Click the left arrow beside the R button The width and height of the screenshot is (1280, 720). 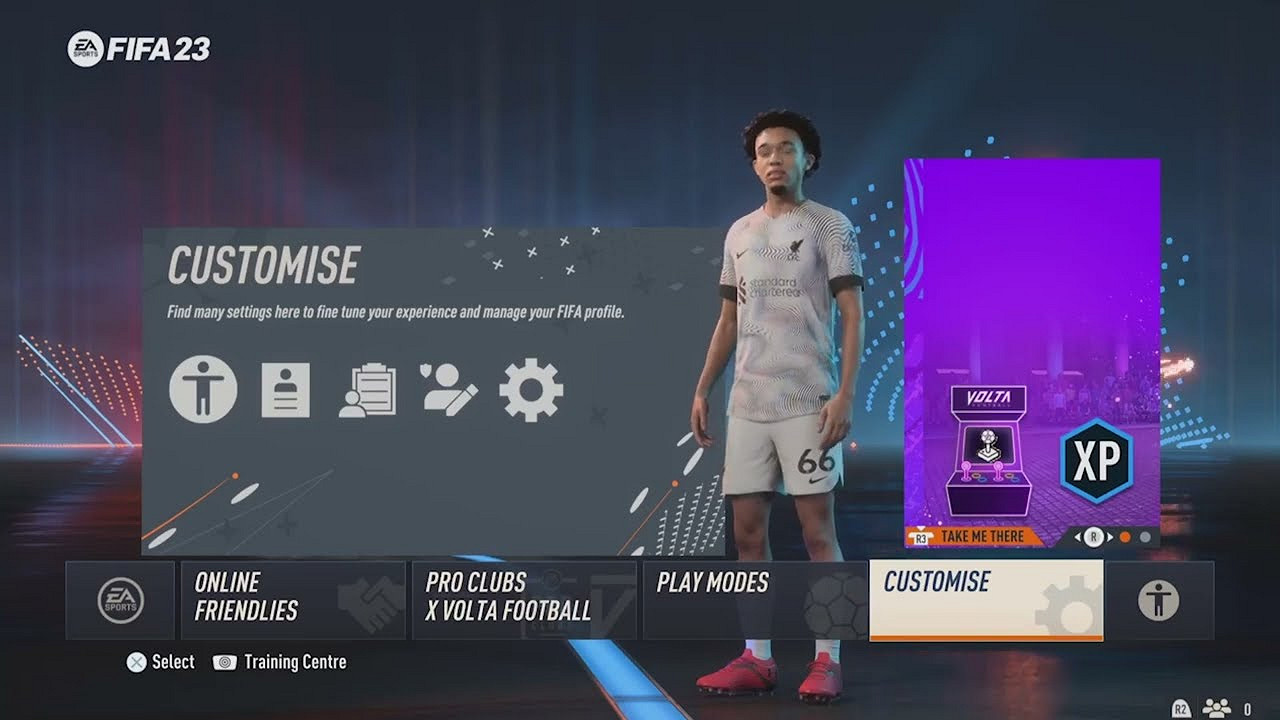(1076, 536)
